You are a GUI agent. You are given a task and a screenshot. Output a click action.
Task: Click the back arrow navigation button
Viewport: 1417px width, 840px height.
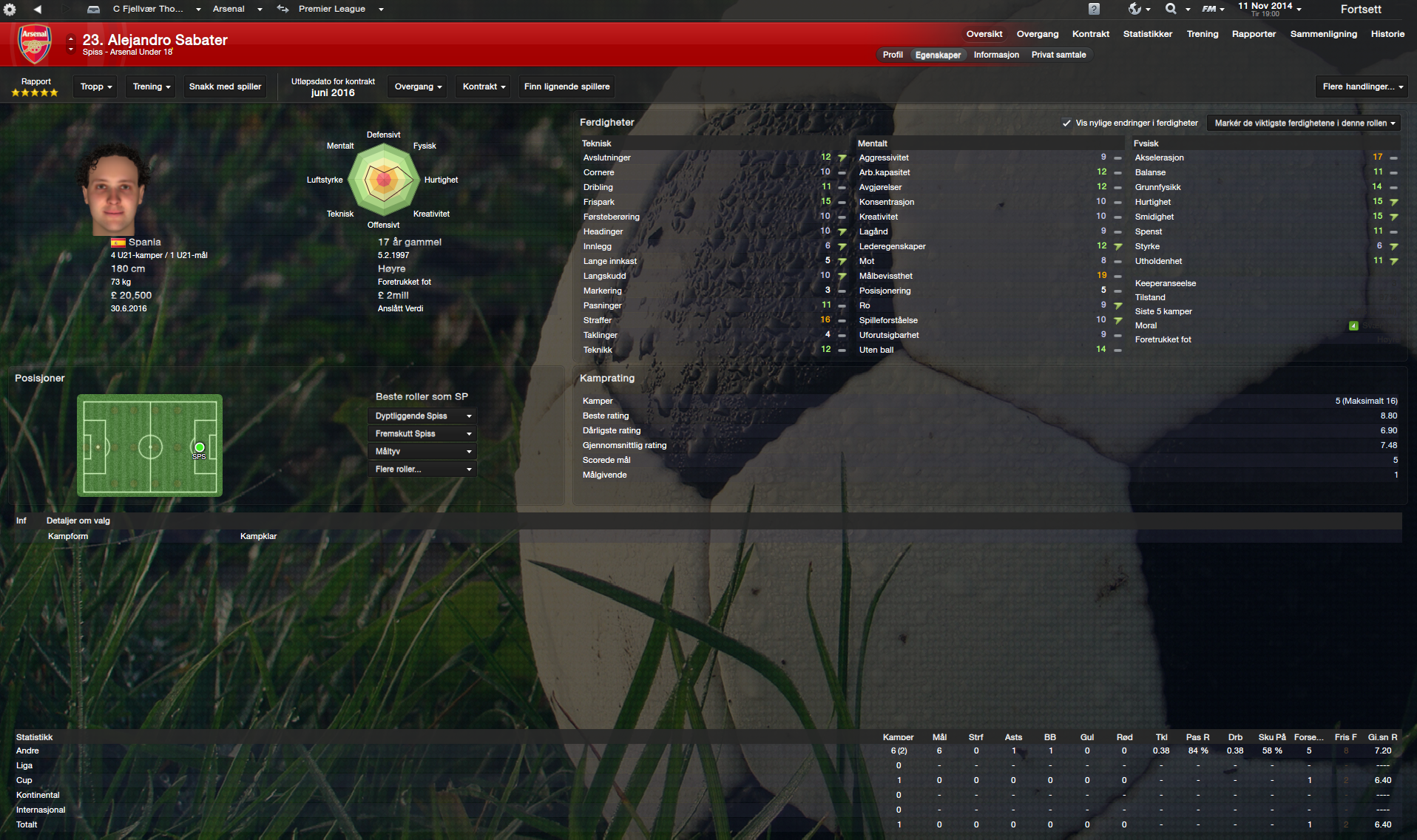pos(37,10)
